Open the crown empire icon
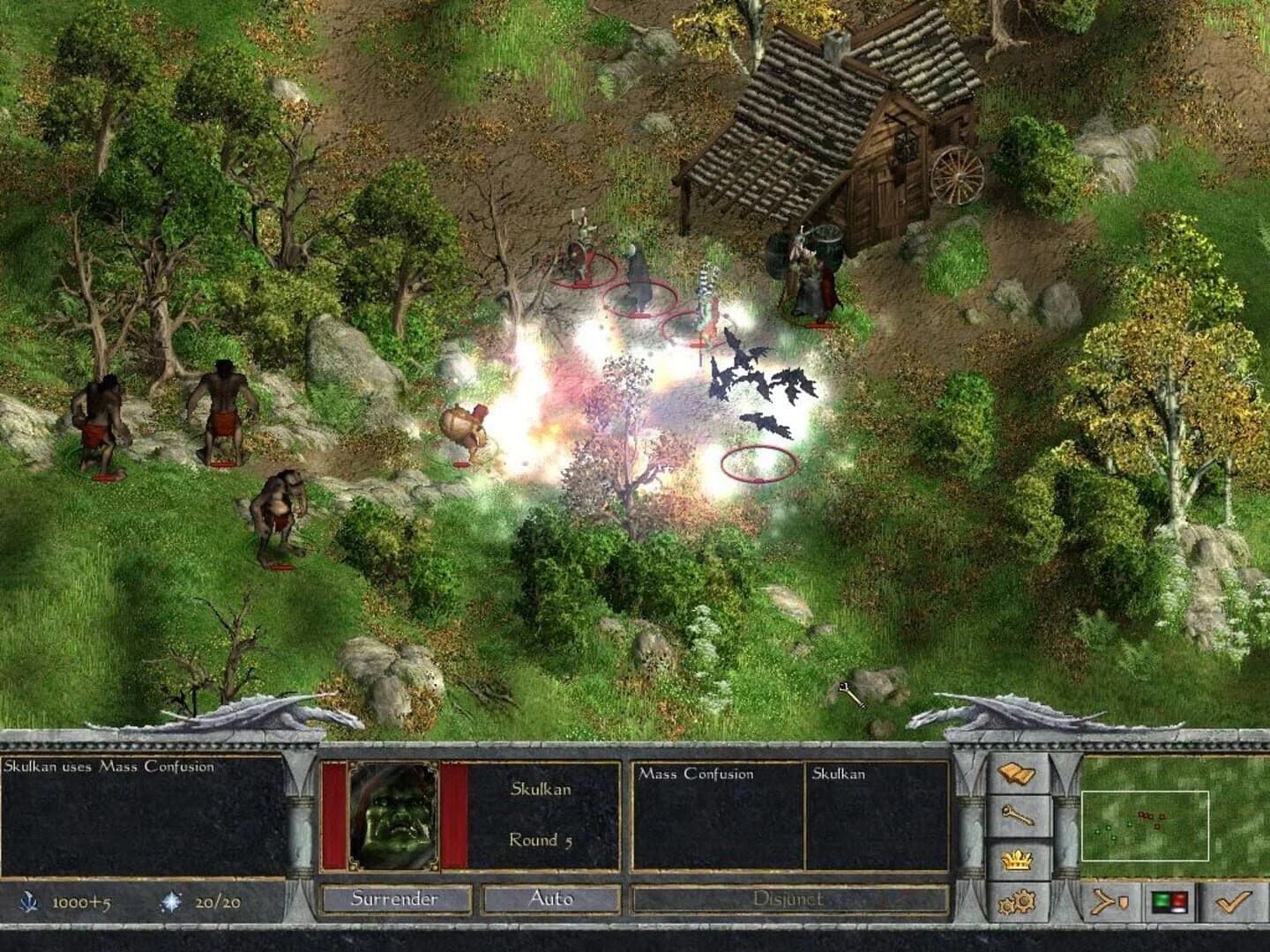The image size is (1270, 952). point(1016,859)
